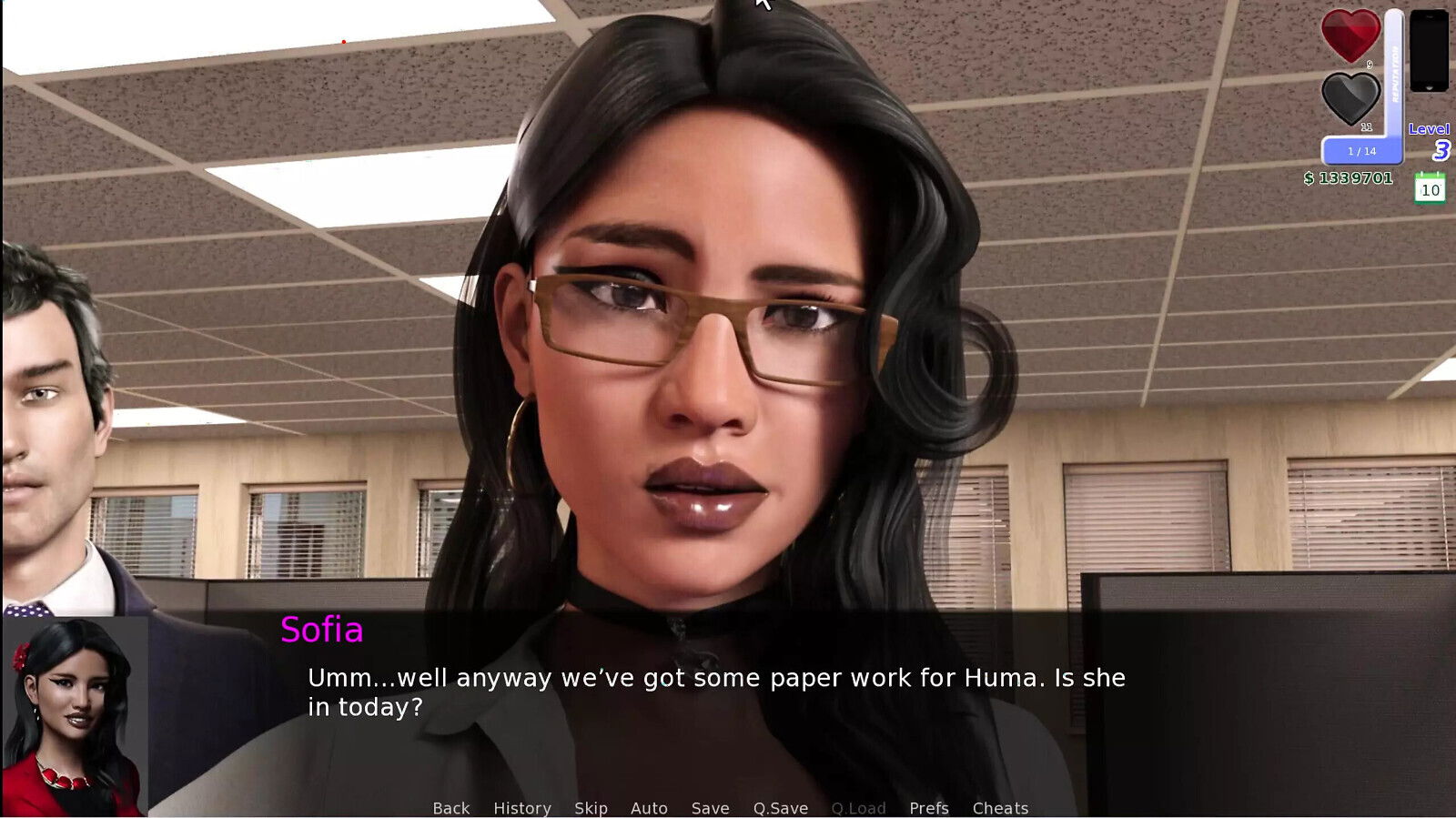Open the Prefs settings menu
The width and height of the screenshot is (1456, 818).
click(927, 808)
